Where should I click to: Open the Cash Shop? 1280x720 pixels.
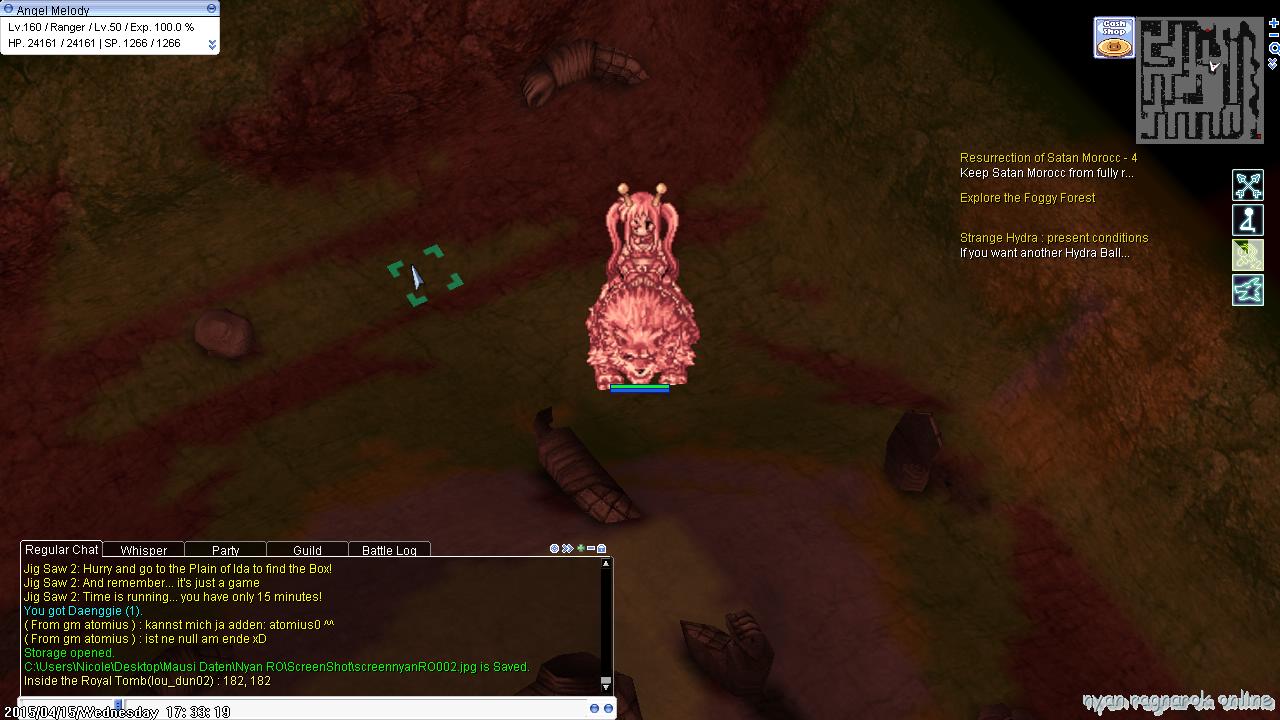(x=1114, y=38)
